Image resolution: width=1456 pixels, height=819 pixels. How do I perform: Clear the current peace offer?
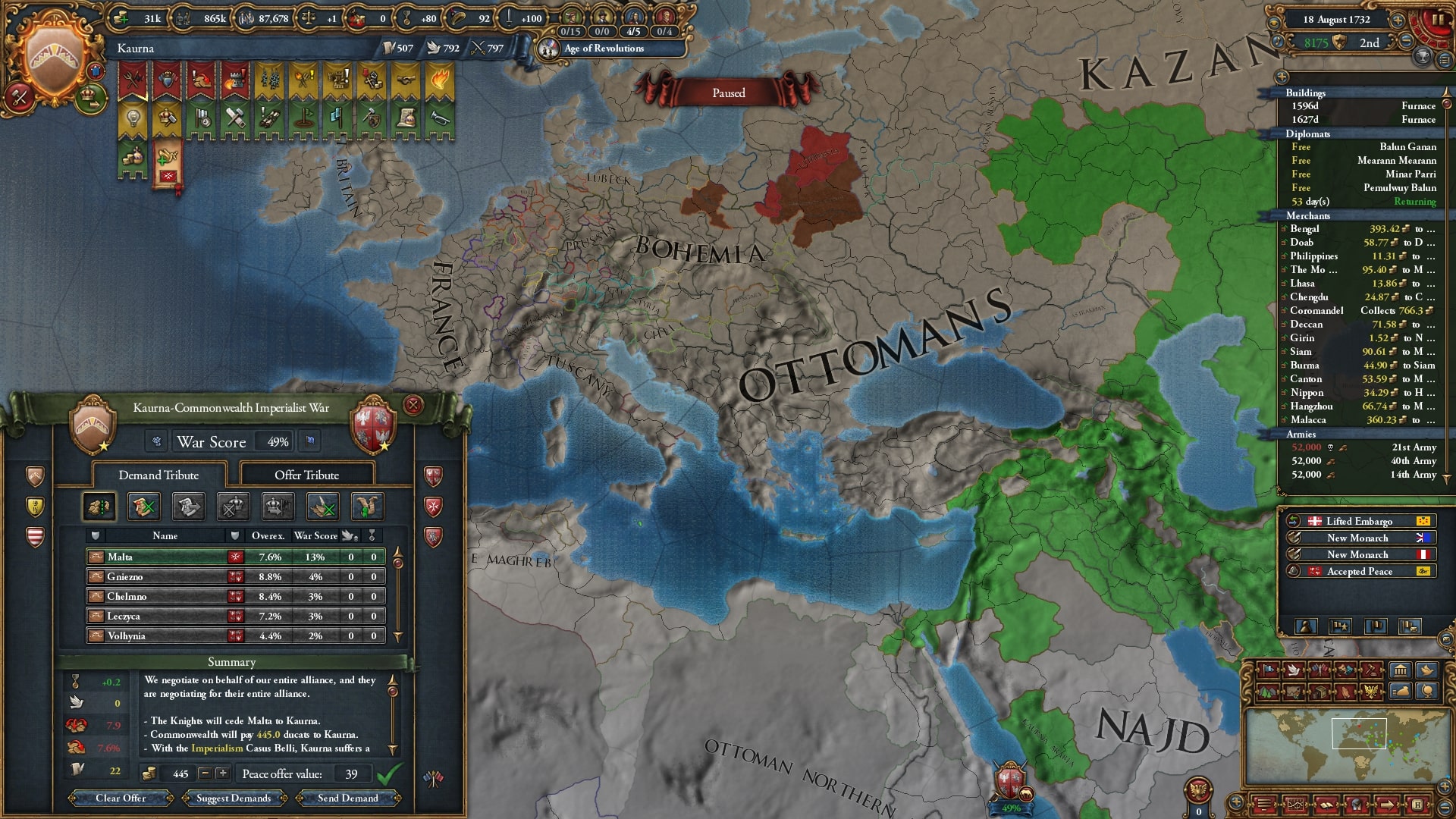(x=121, y=798)
